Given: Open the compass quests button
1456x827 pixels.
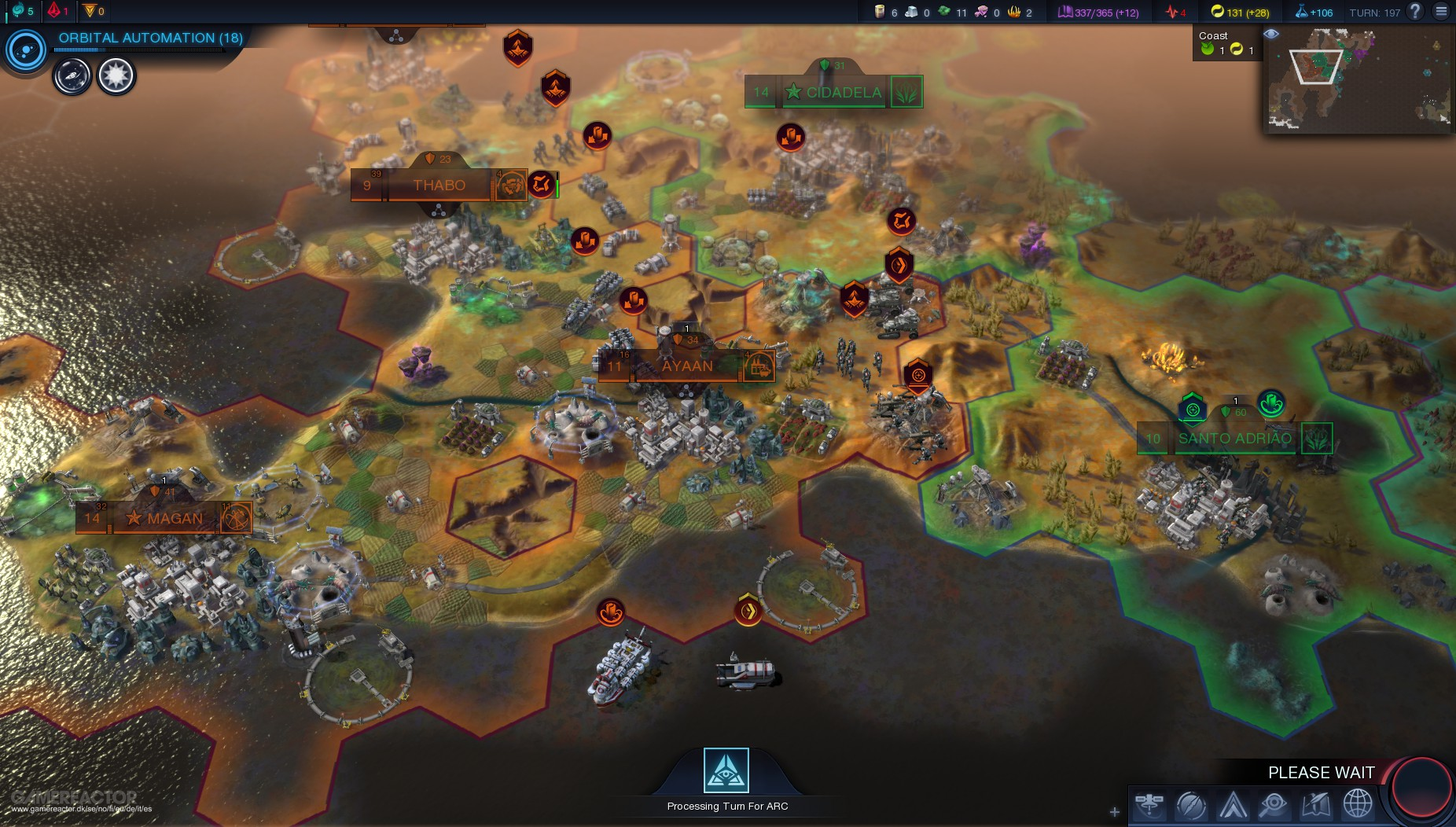Looking at the screenshot, I should tap(1191, 805).
